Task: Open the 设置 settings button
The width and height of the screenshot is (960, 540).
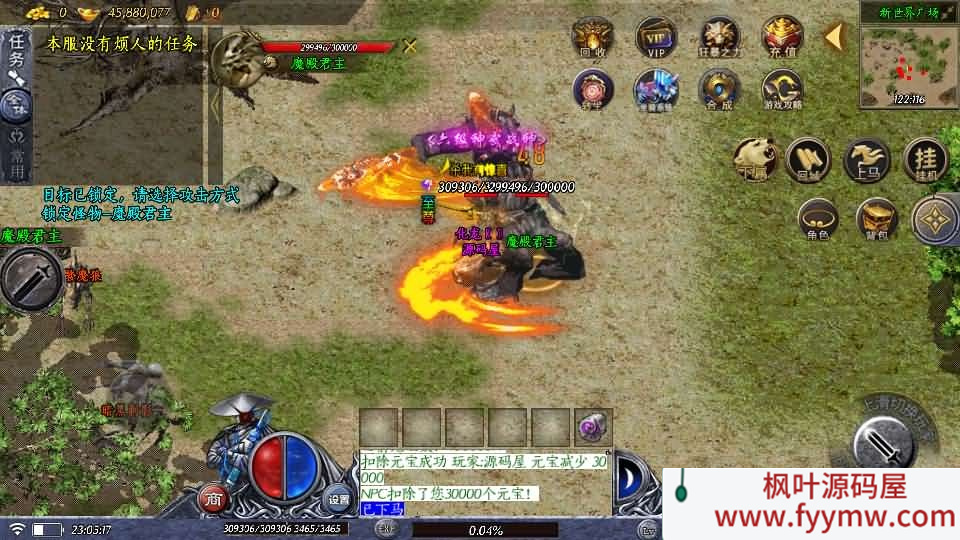Action: pos(339,498)
